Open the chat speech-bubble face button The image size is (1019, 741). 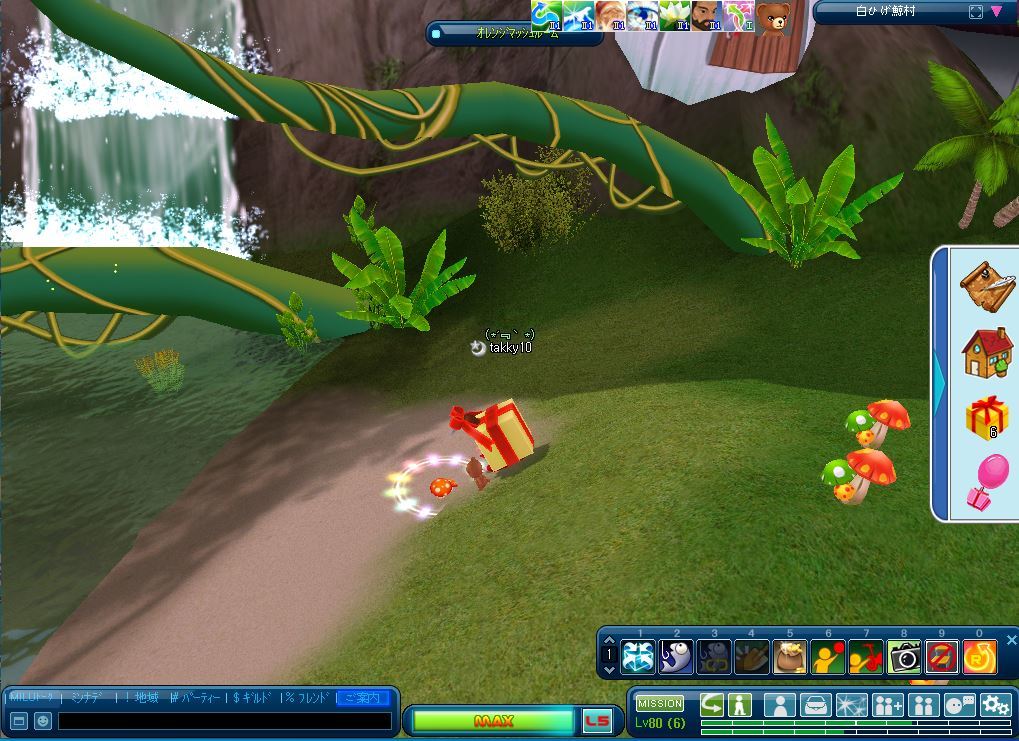[x=959, y=705]
